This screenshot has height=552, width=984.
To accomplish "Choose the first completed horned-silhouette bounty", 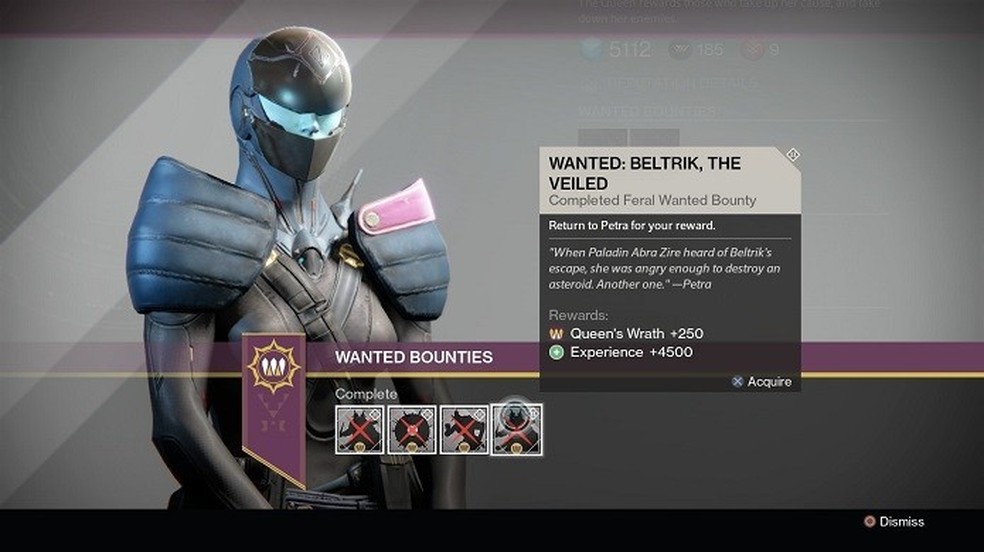I will click(360, 429).
